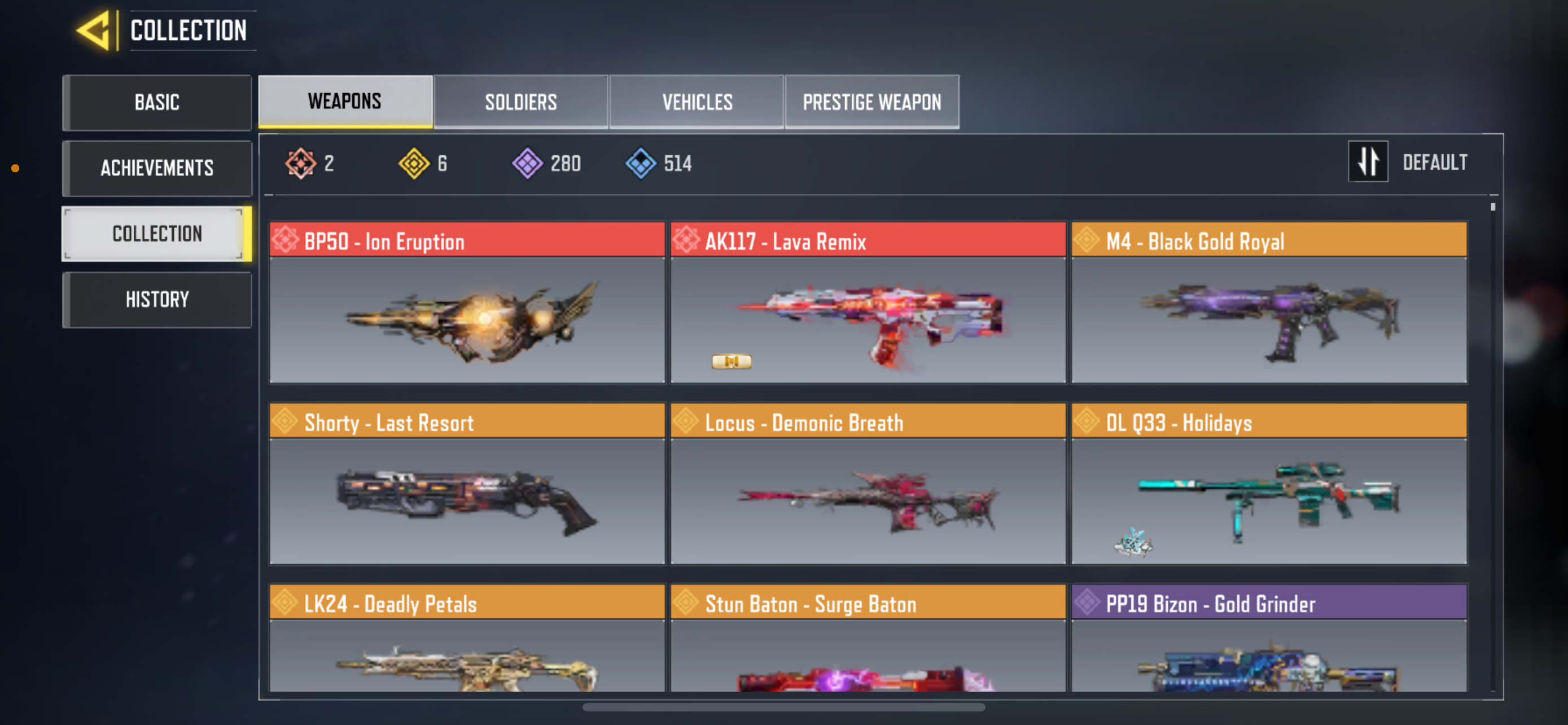Switch to the Soldiers tab
This screenshot has width=1568, height=725.
(x=520, y=102)
